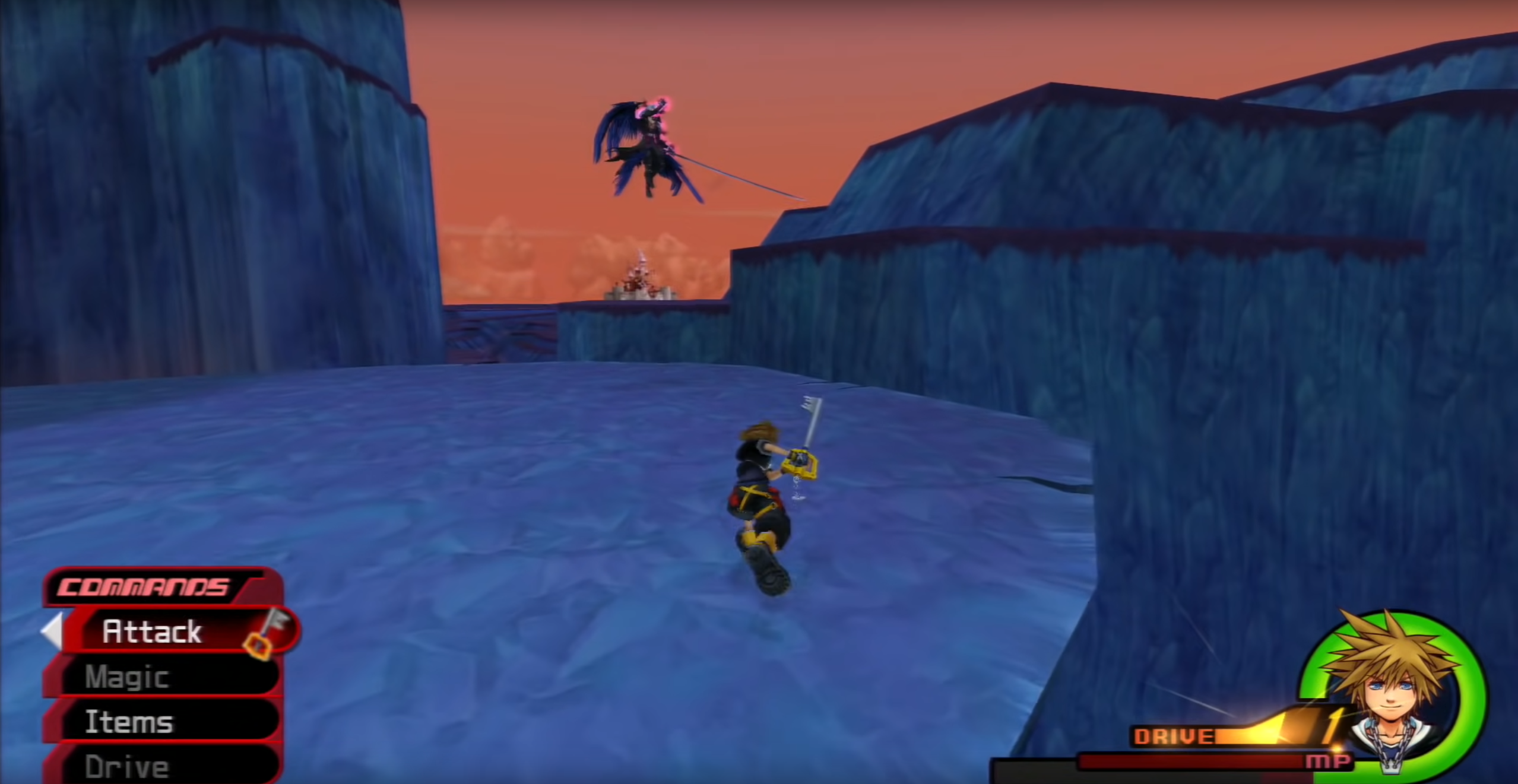This screenshot has height=784, width=1518.
Task: Click the keyblade icon beside Attack
Action: pos(270,632)
